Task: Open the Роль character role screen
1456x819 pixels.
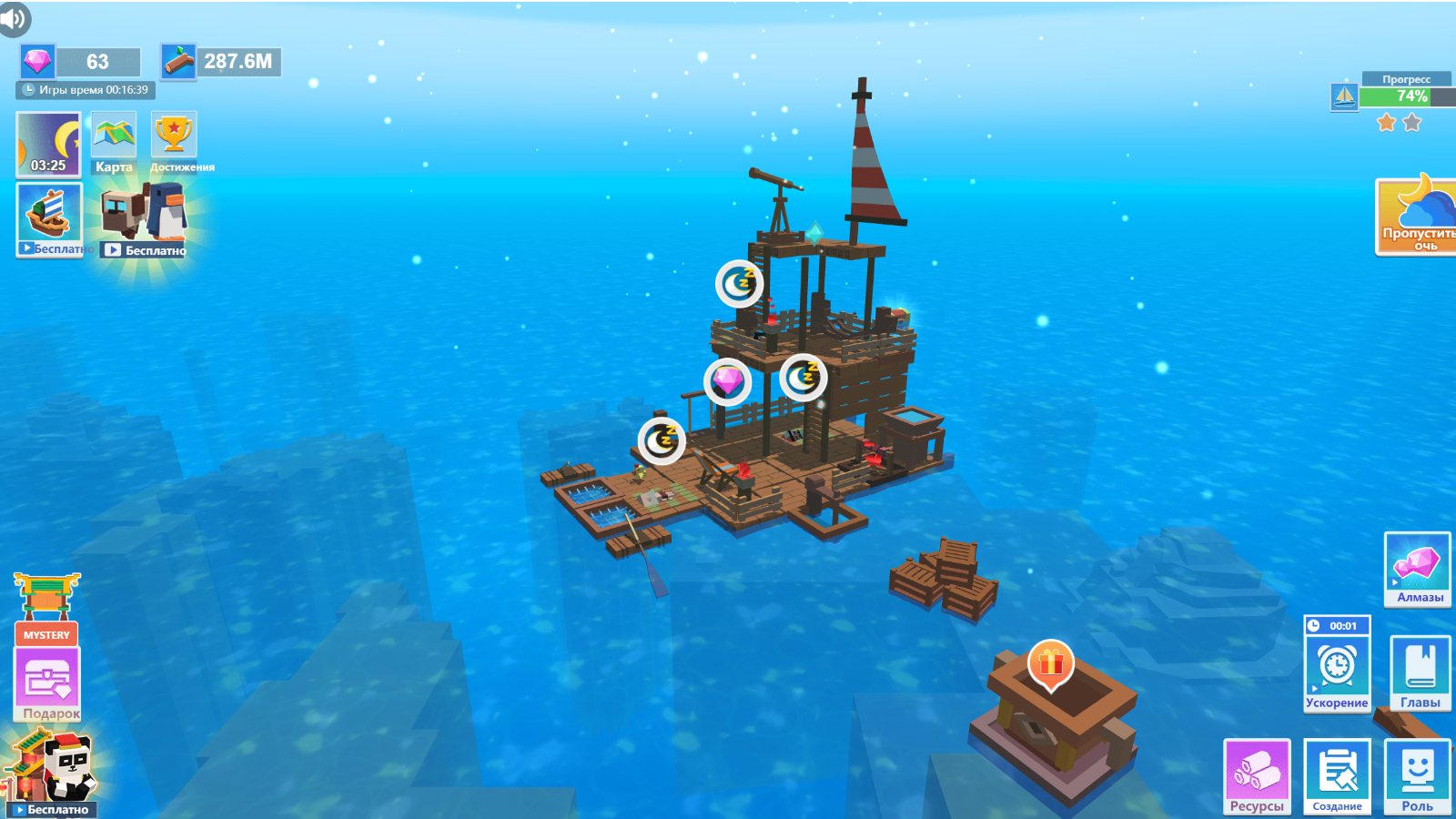Action: pos(1416,778)
